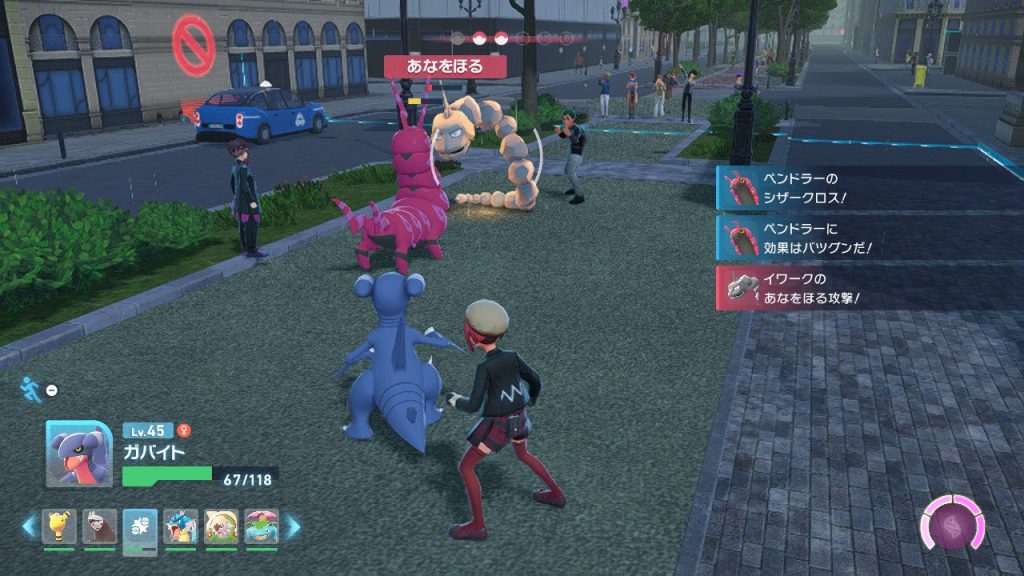Choose the grey Pokémon in the second slot

[100, 526]
